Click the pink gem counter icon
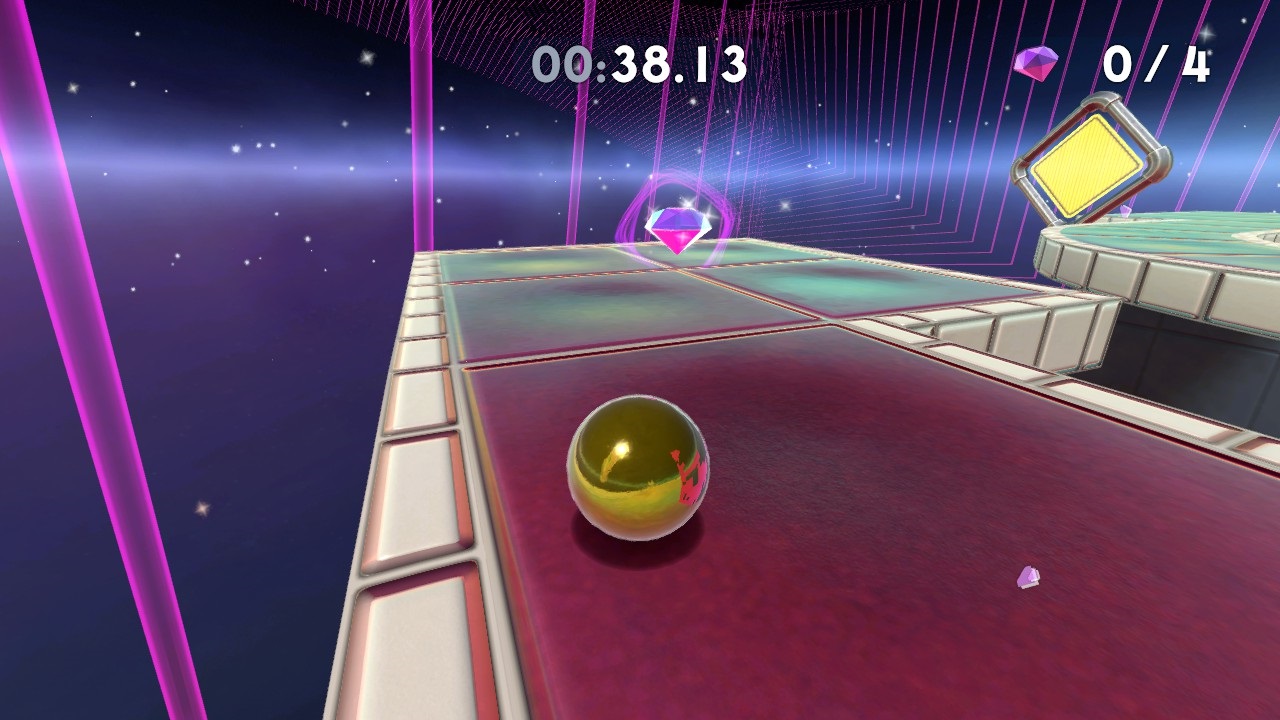The width and height of the screenshot is (1280, 720). [1035, 62]
